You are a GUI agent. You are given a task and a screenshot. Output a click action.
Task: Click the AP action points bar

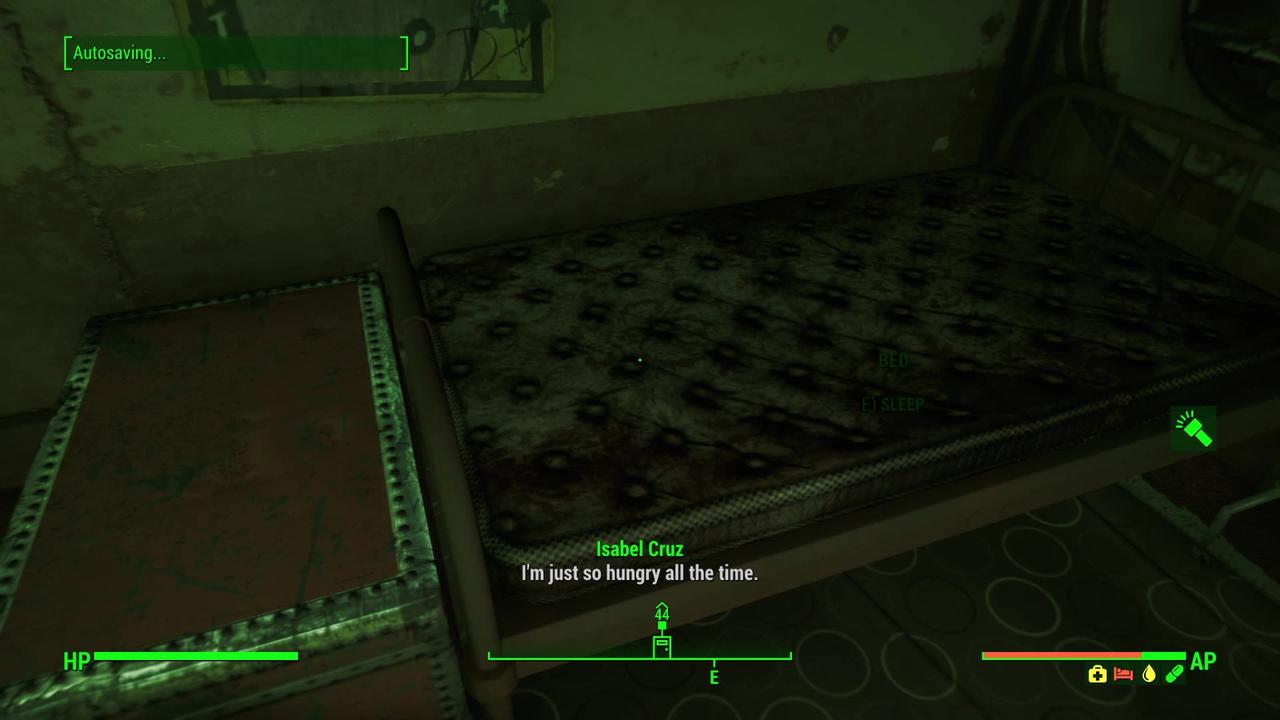pyautogui.click(x=1083, y=655)
